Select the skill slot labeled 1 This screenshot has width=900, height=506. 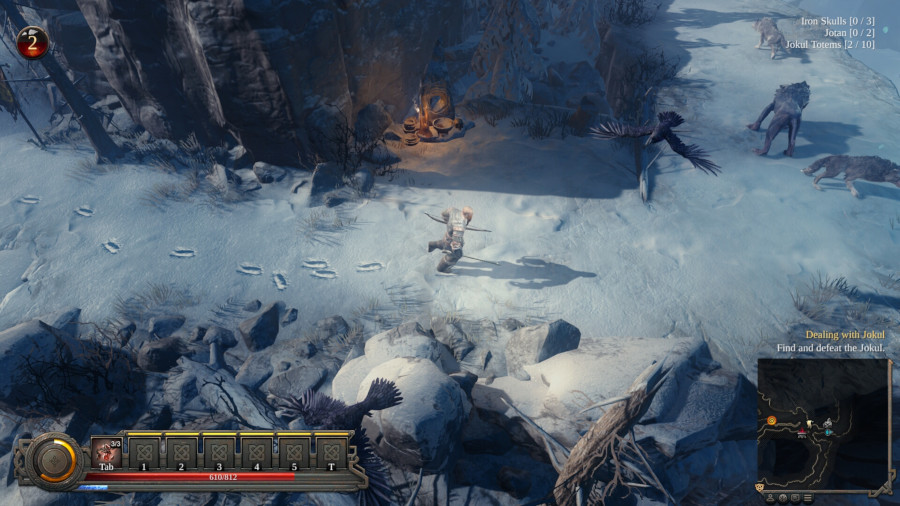144,451
